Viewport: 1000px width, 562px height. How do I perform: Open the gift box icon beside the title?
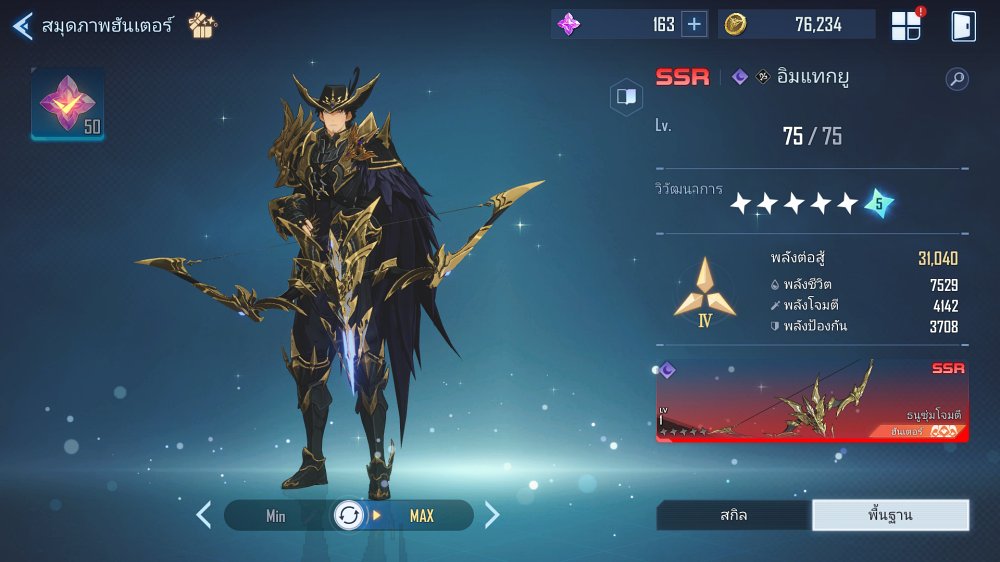[202, 25]
